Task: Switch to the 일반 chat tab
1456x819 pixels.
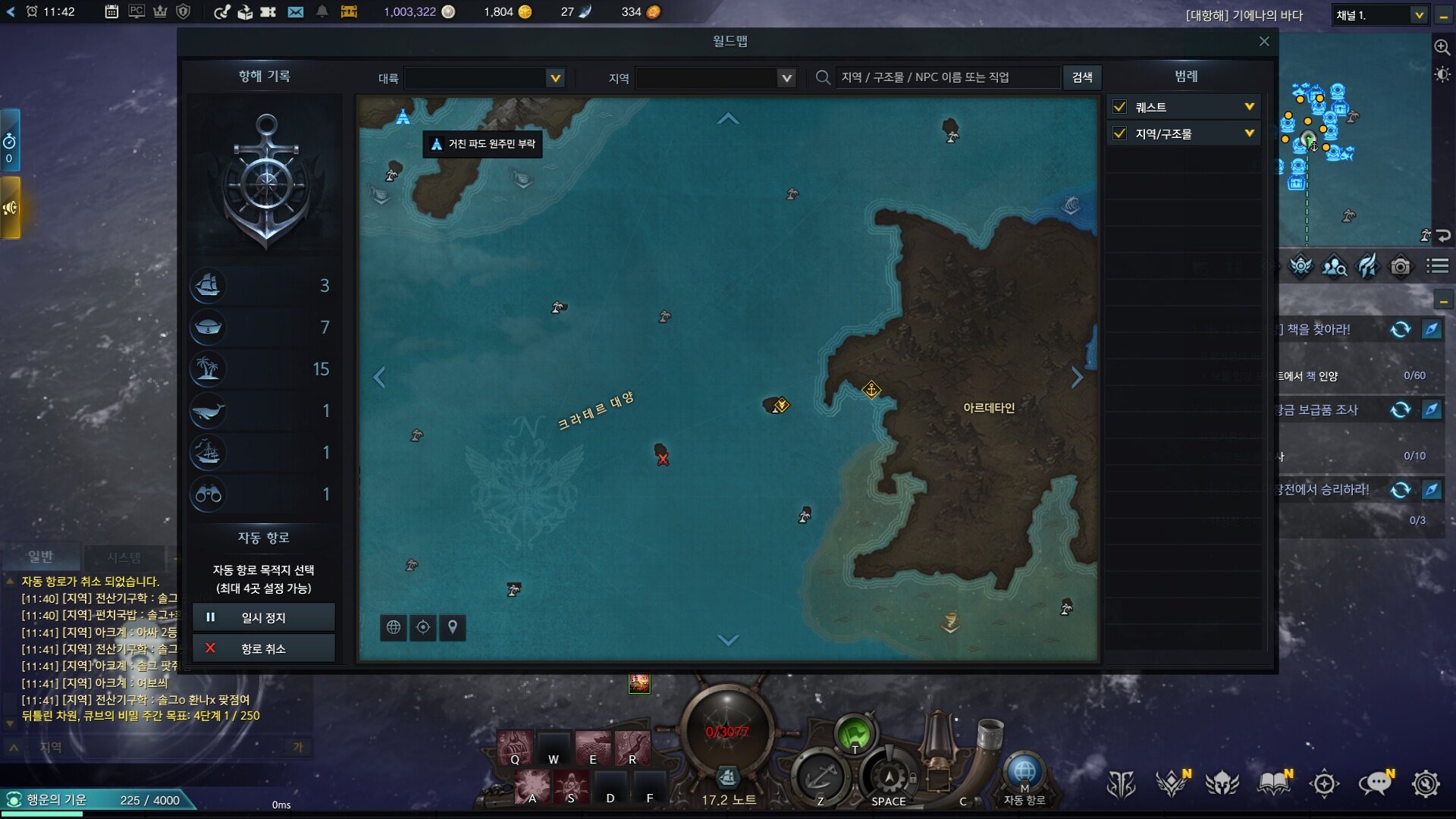Action: click(41, 557)
